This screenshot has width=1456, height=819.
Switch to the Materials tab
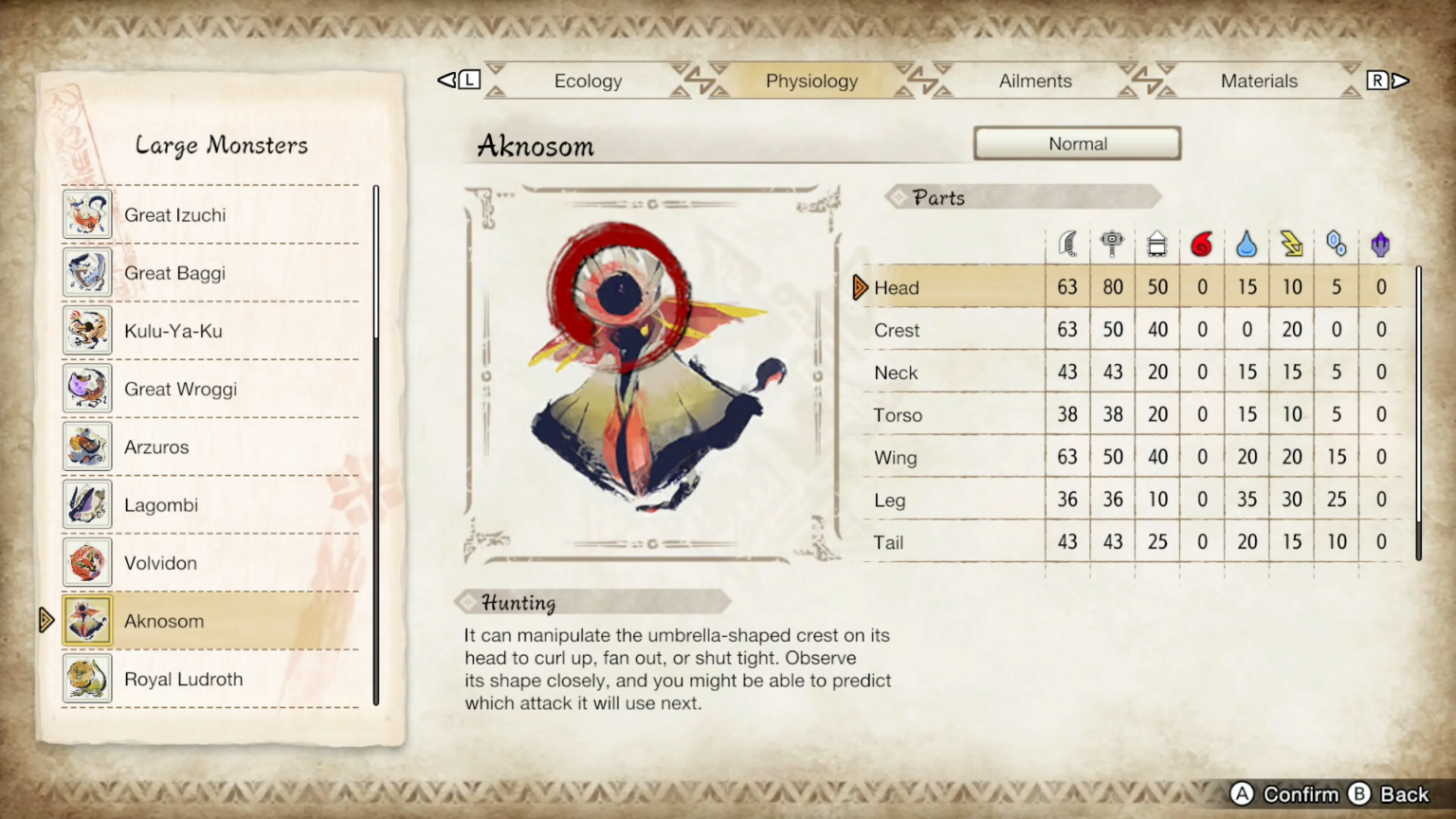pyautogui.click(x=1259, y=81)
